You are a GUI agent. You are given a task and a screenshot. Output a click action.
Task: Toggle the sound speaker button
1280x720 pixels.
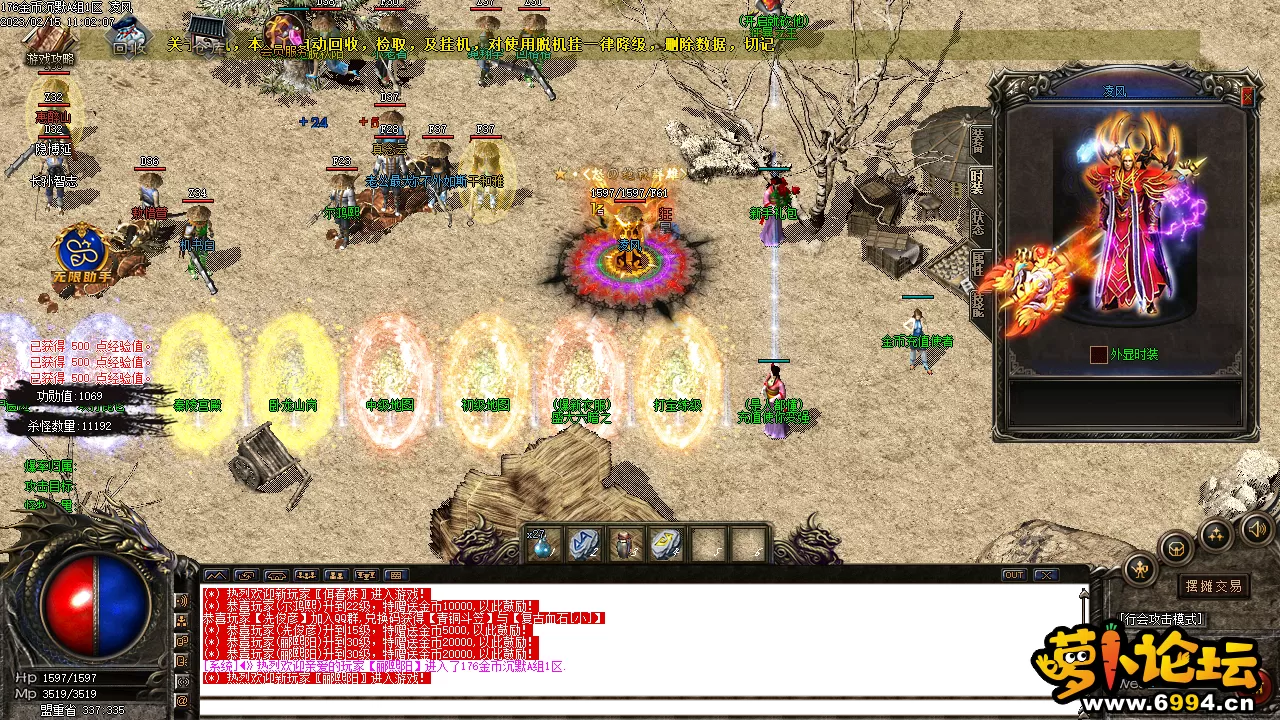1255,527
